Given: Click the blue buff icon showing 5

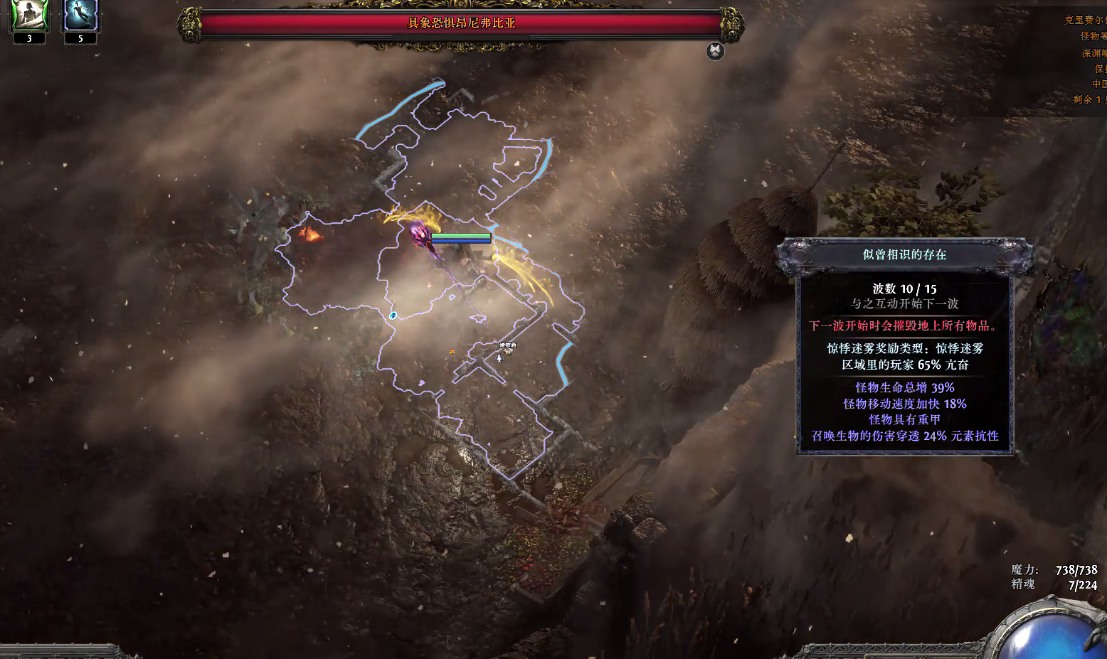Looking at the screenshot, I should (x=80, y=16).
